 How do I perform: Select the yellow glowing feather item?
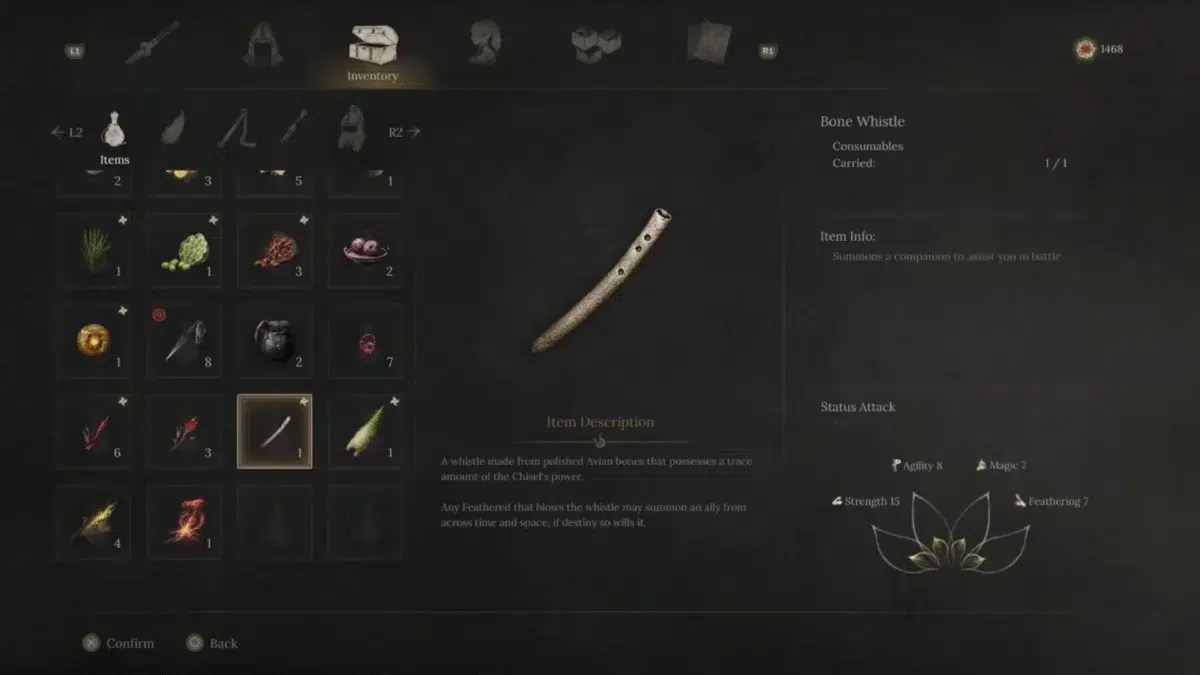94,522
